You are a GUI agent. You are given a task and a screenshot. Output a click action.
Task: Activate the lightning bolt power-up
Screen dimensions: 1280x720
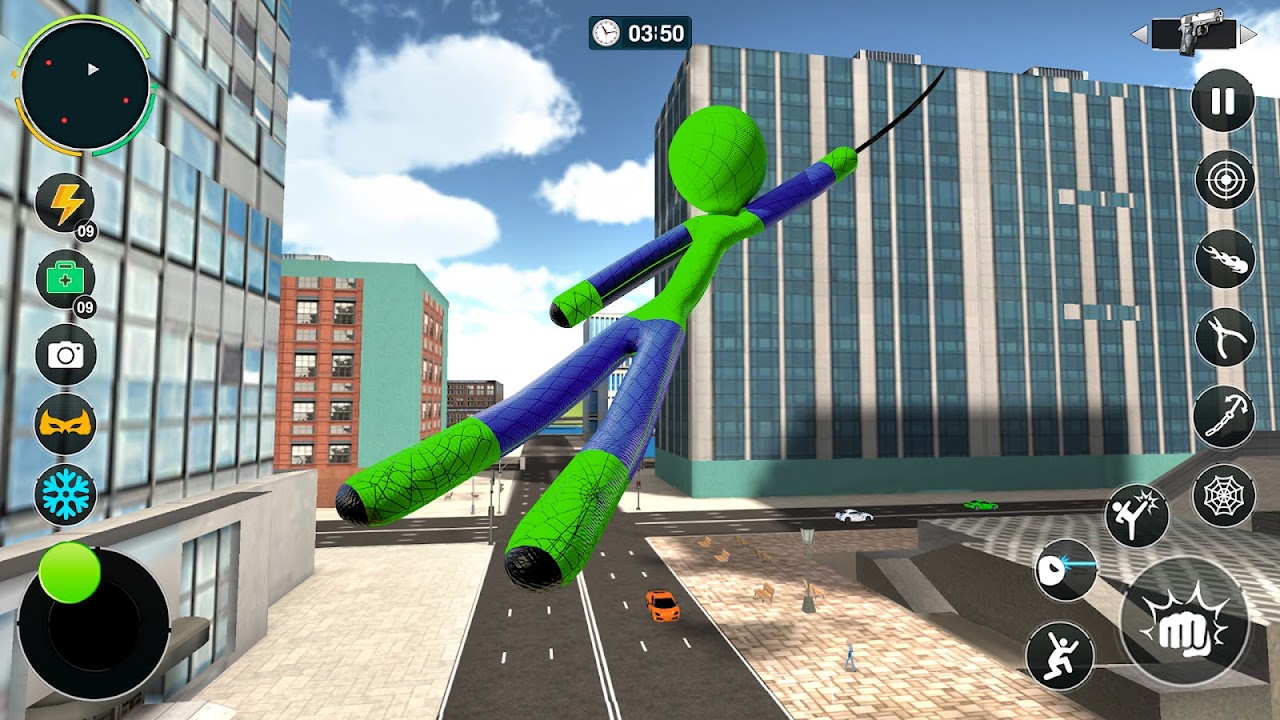(x=66, y=203)
